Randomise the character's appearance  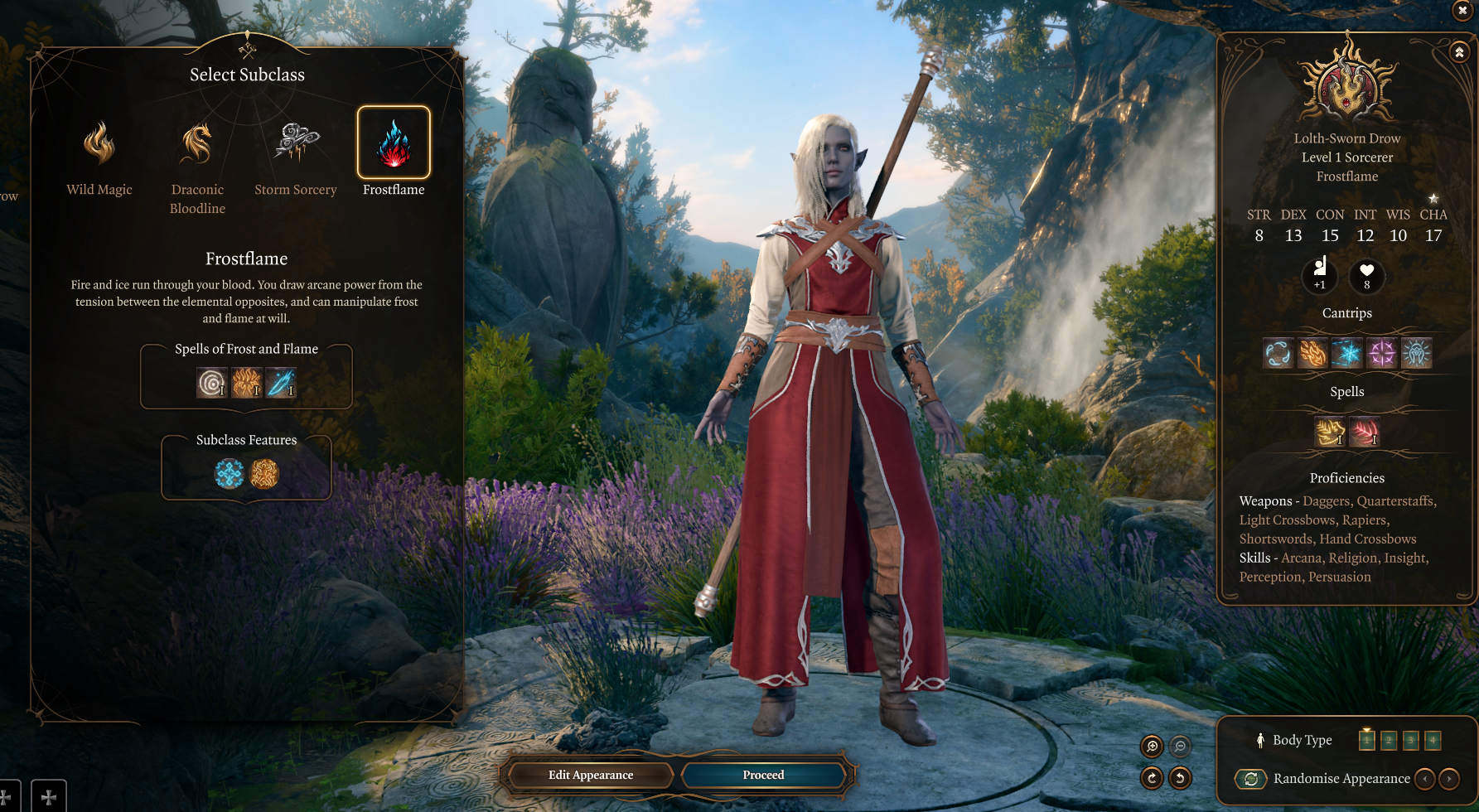pos(1251,779)
